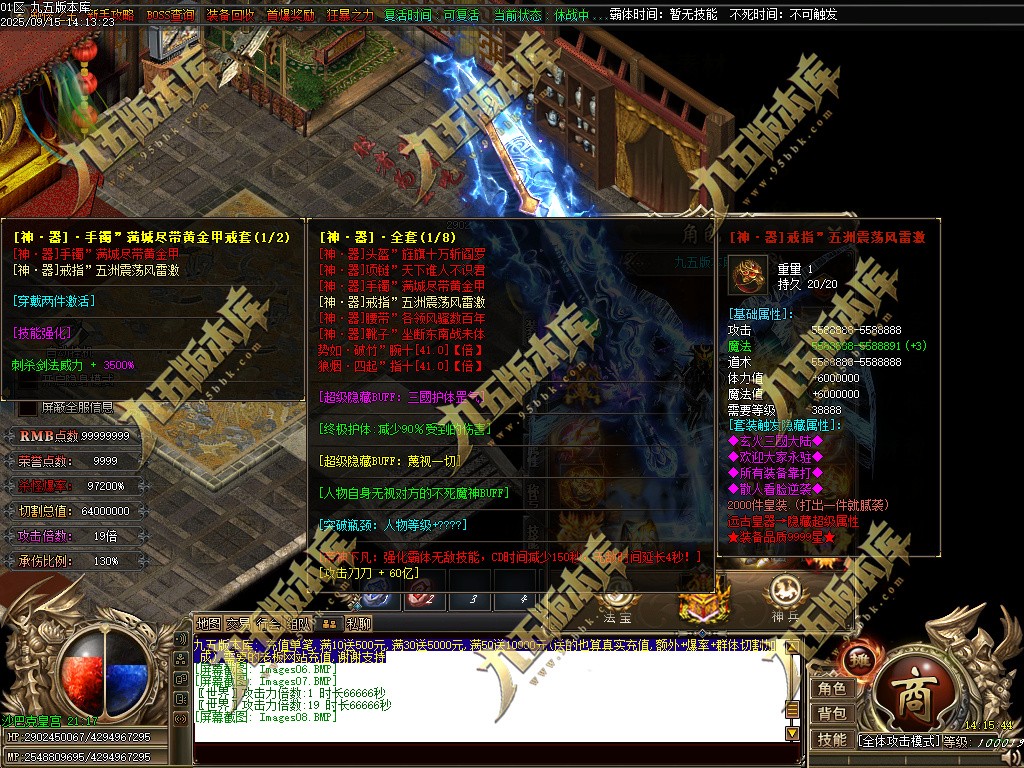Toggle the 全体攻击模式 attack mode
The height and width of the screenshot is (768, 1024).
pos(899,741)
